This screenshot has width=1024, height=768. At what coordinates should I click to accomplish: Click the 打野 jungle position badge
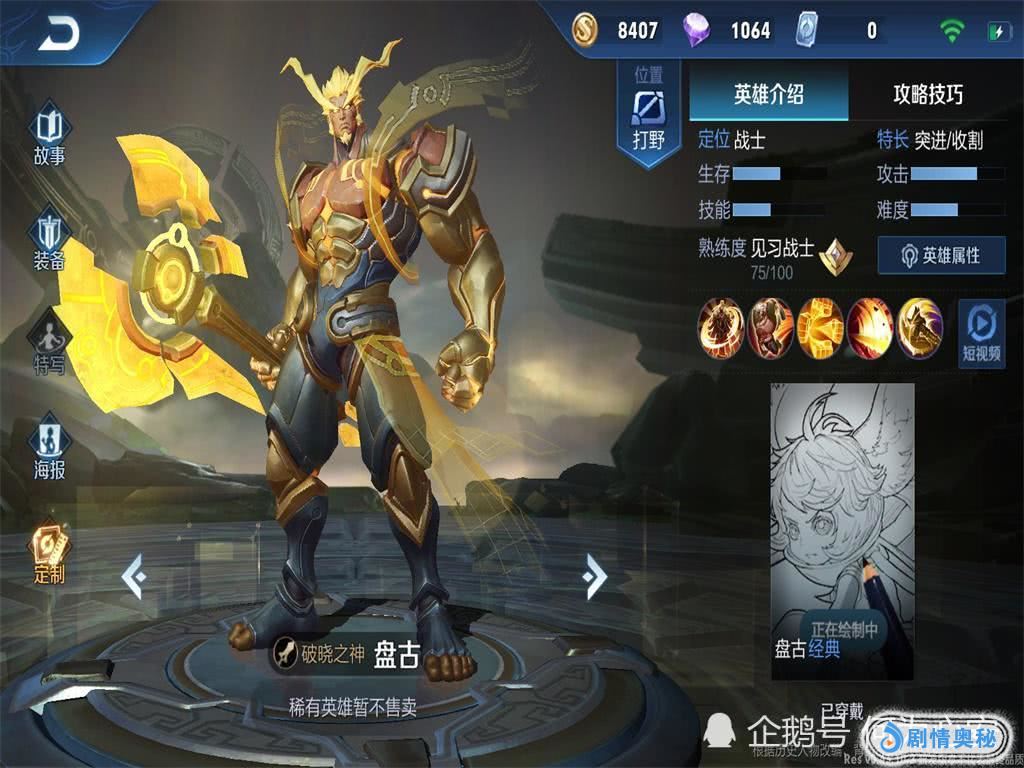[x=649, y=117]
